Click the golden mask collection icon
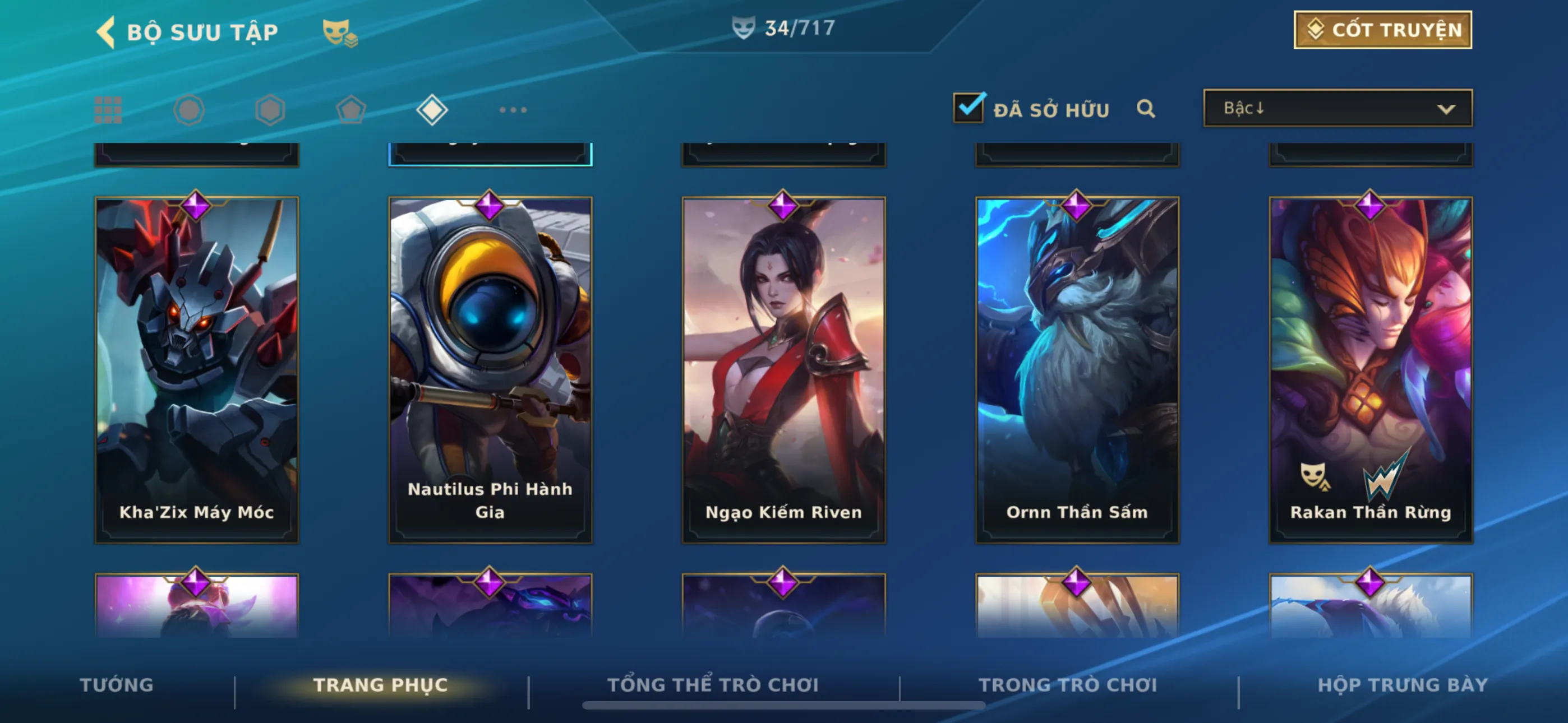1568x723 pixels. tap(339, 33)
